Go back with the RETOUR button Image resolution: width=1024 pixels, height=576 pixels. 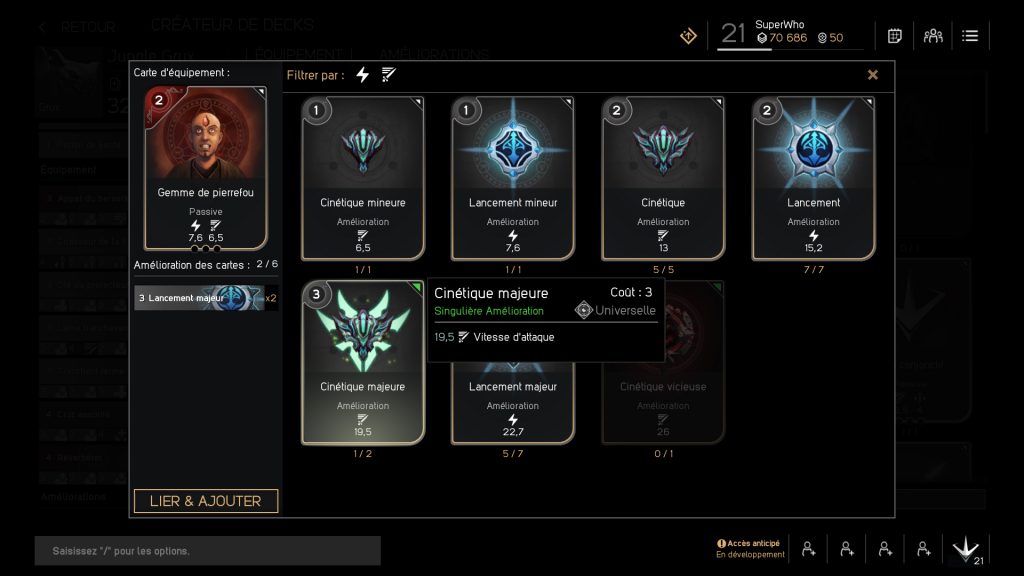pos(78,27)
